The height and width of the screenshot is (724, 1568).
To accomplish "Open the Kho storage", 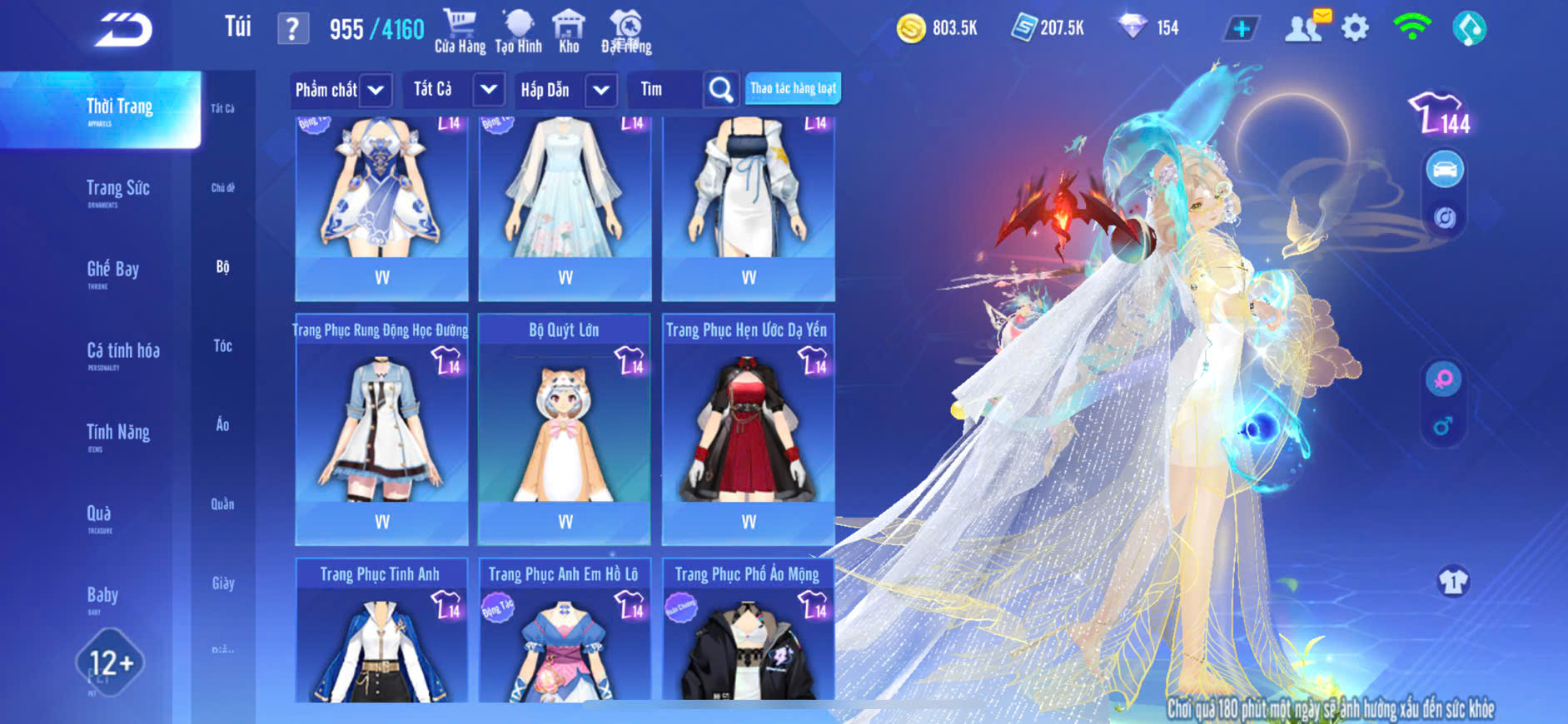I will 569,32.
